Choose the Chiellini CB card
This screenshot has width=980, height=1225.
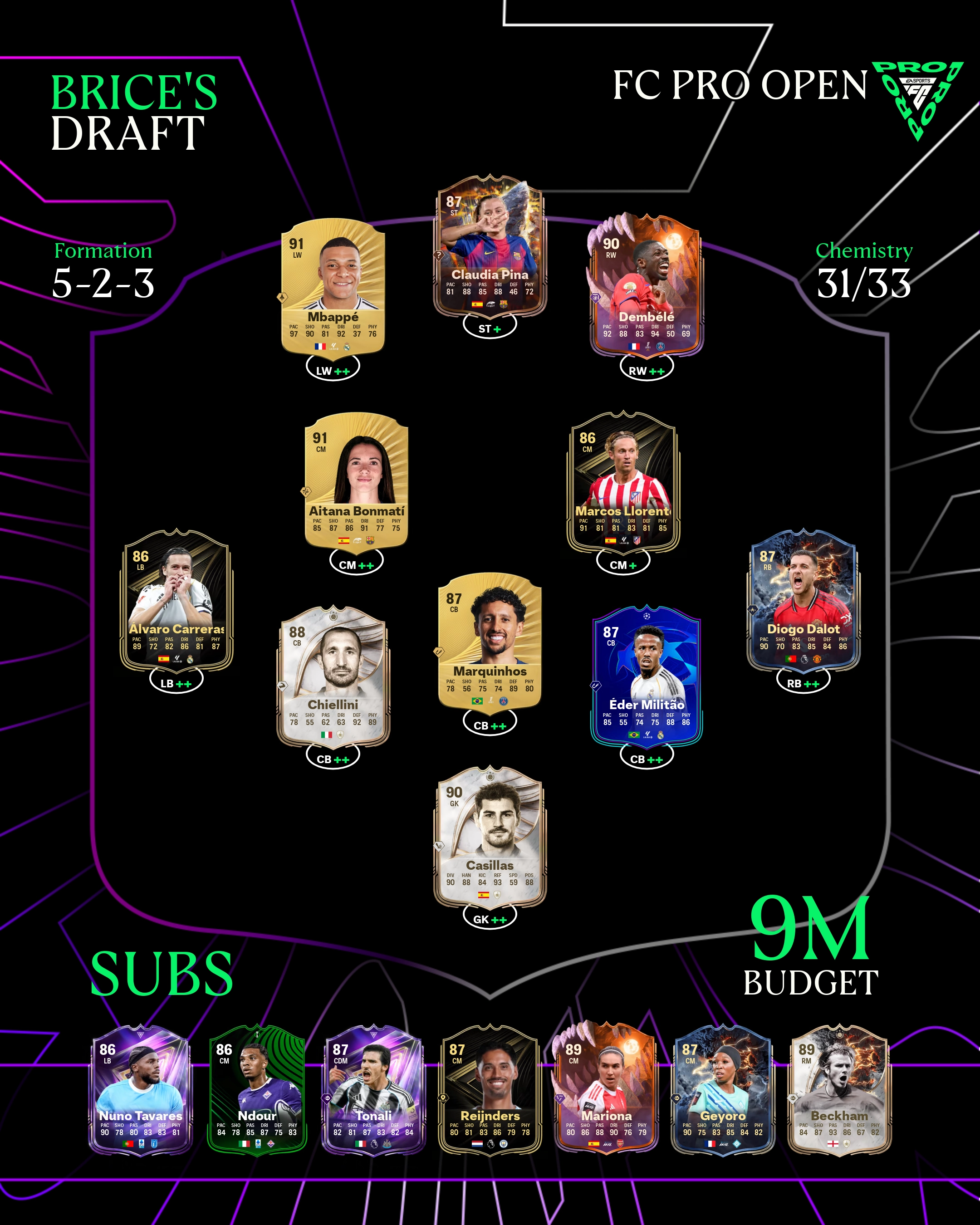(333, 676)
